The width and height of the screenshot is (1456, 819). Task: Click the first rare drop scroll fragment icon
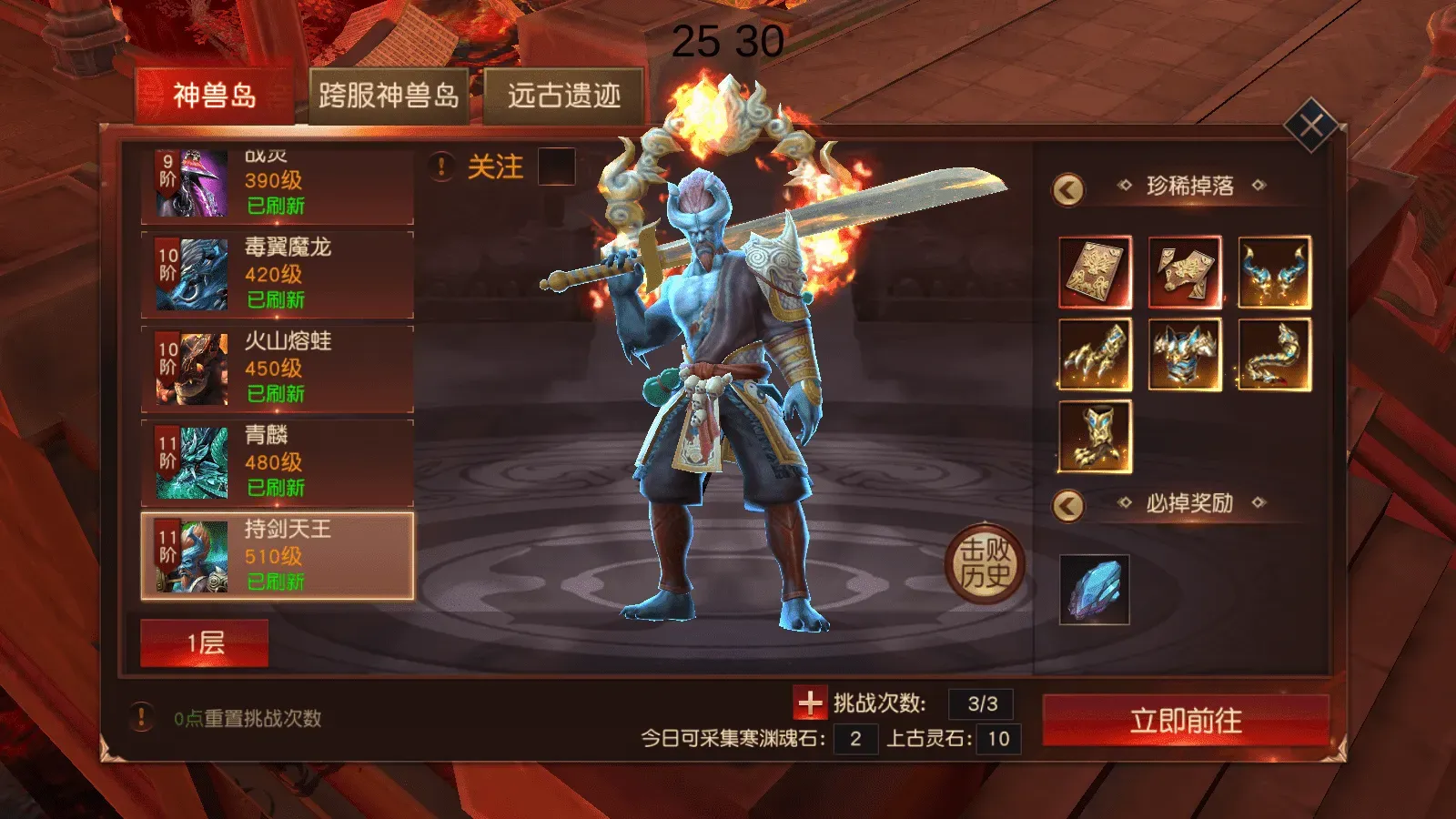[x=1093, y=271]
